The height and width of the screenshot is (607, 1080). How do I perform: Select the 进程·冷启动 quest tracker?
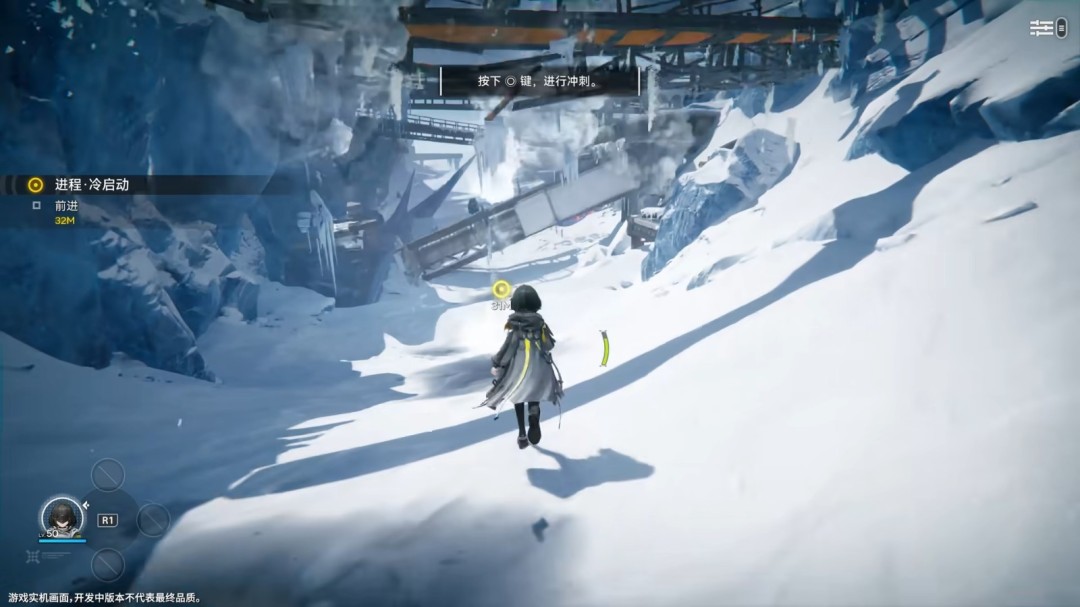pos(91,185)
